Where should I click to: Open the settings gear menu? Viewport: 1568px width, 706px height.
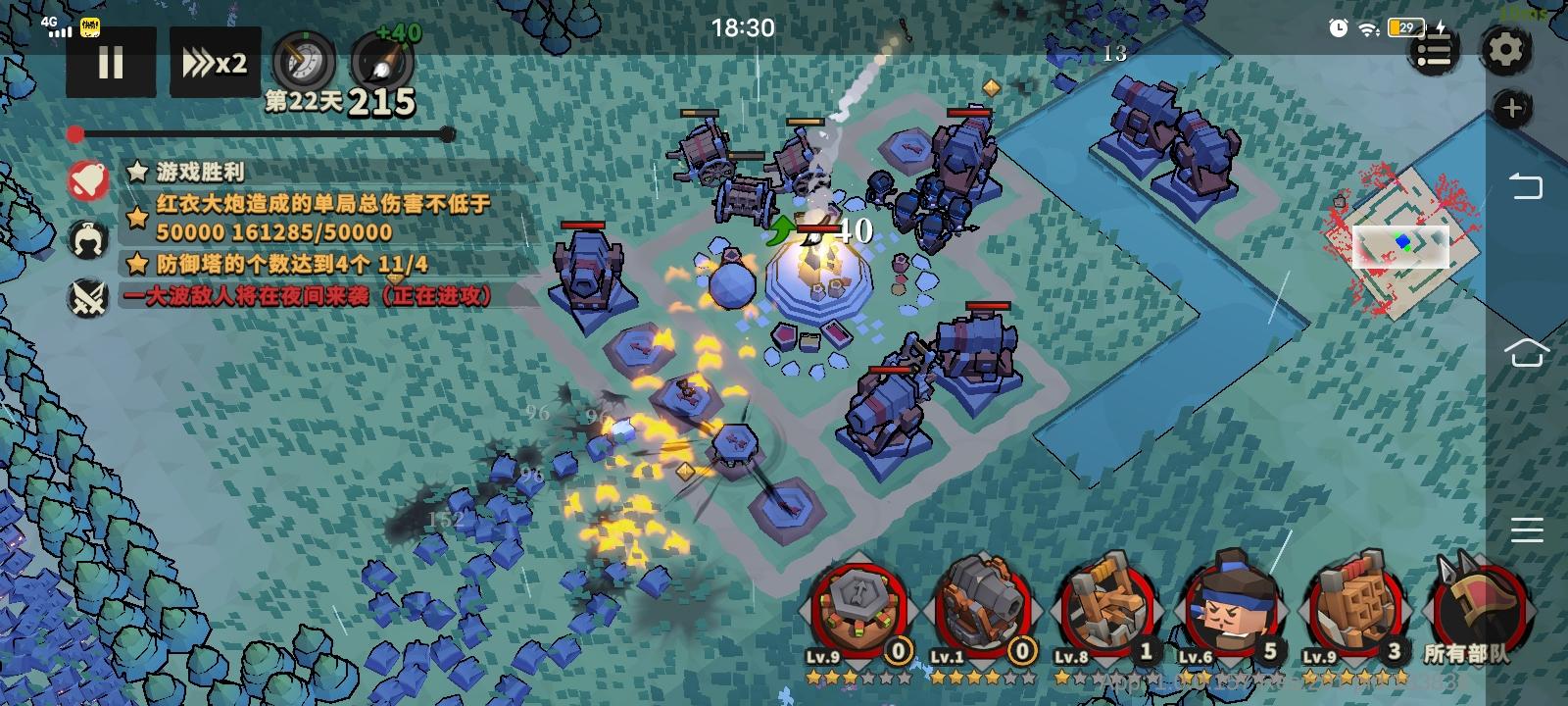pos(1505,52)
